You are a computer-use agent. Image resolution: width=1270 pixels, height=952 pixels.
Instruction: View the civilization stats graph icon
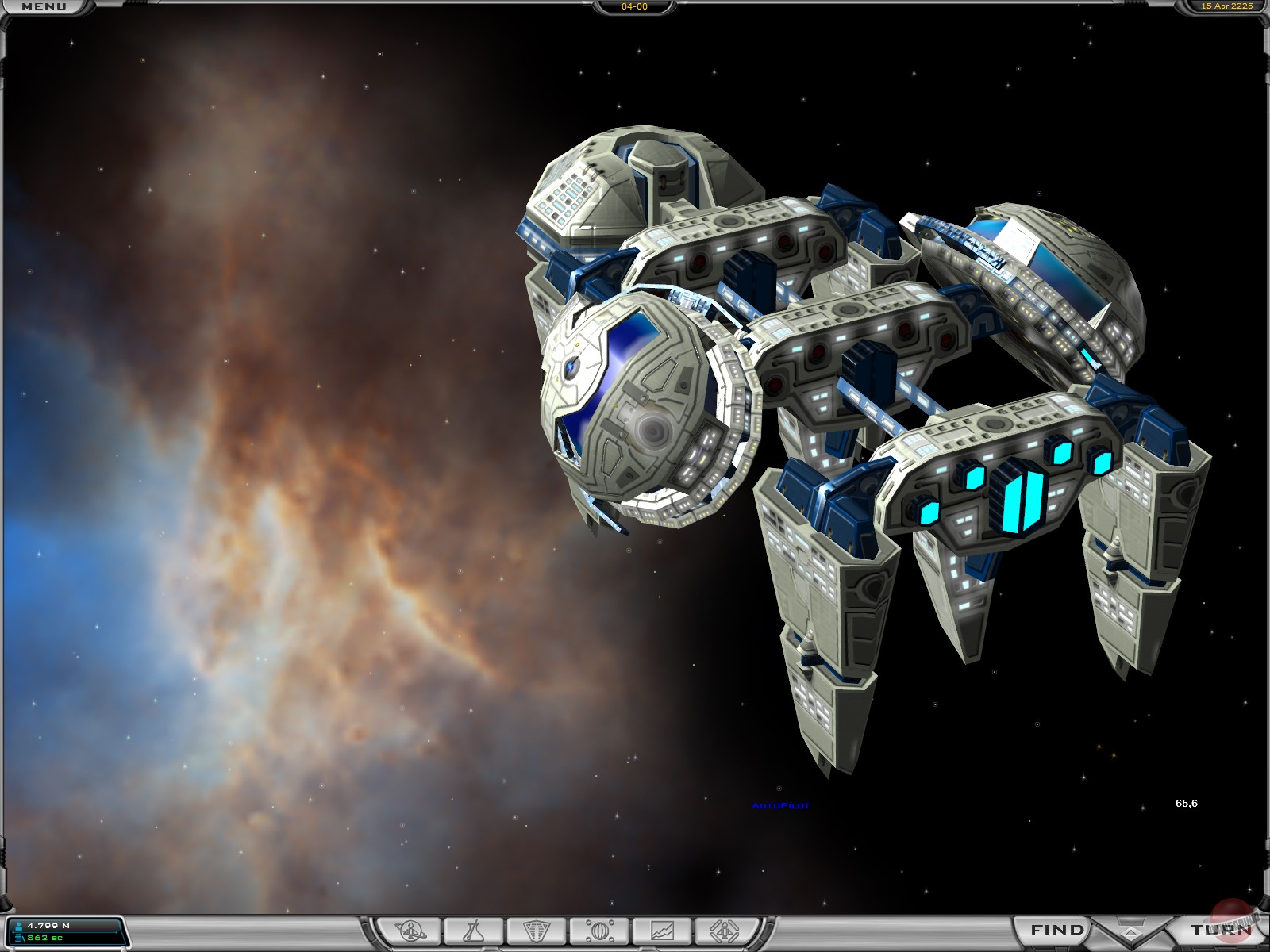(x=663, y=931)
